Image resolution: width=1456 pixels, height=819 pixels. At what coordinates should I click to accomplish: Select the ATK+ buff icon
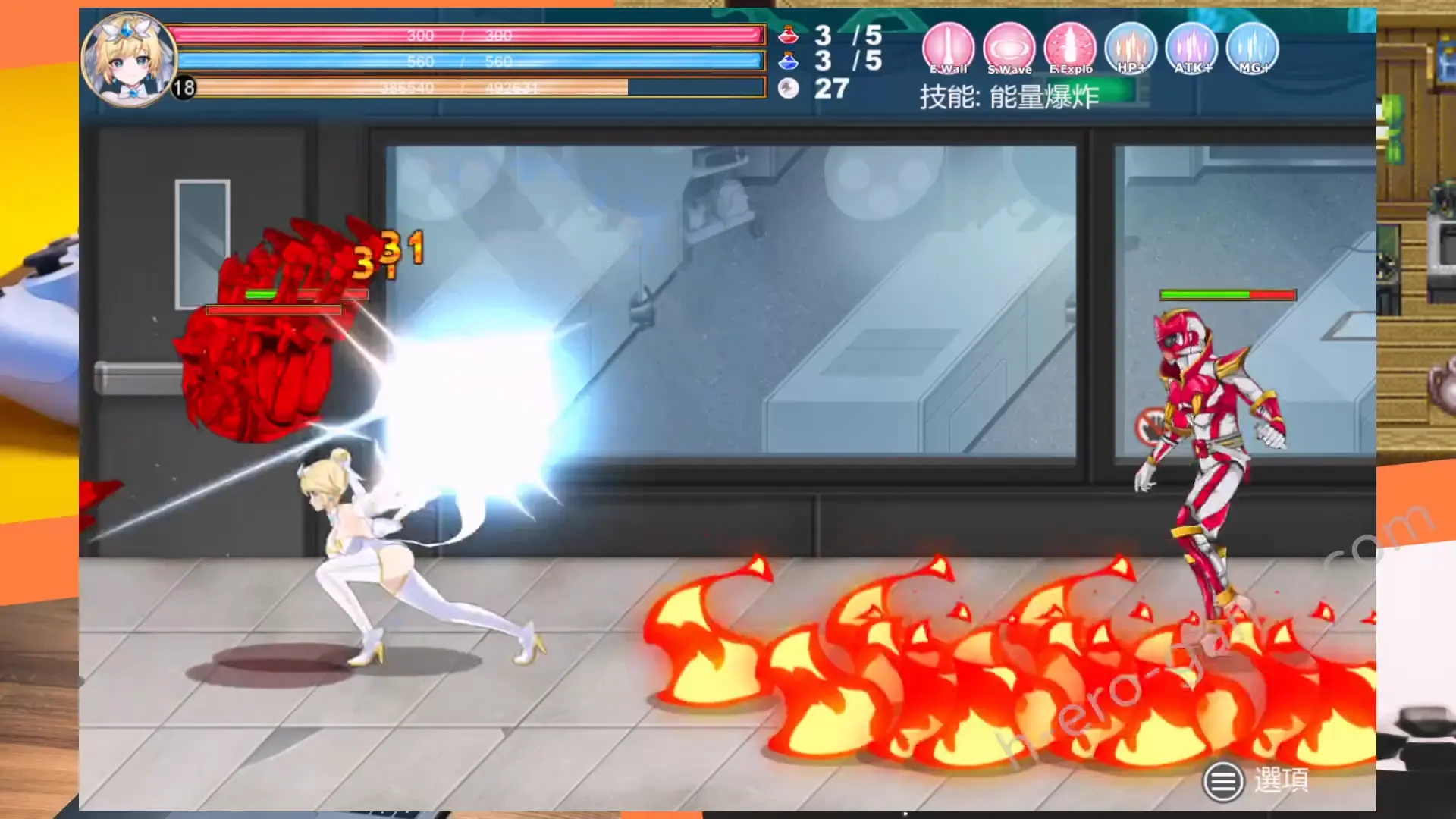(1191, 49)
